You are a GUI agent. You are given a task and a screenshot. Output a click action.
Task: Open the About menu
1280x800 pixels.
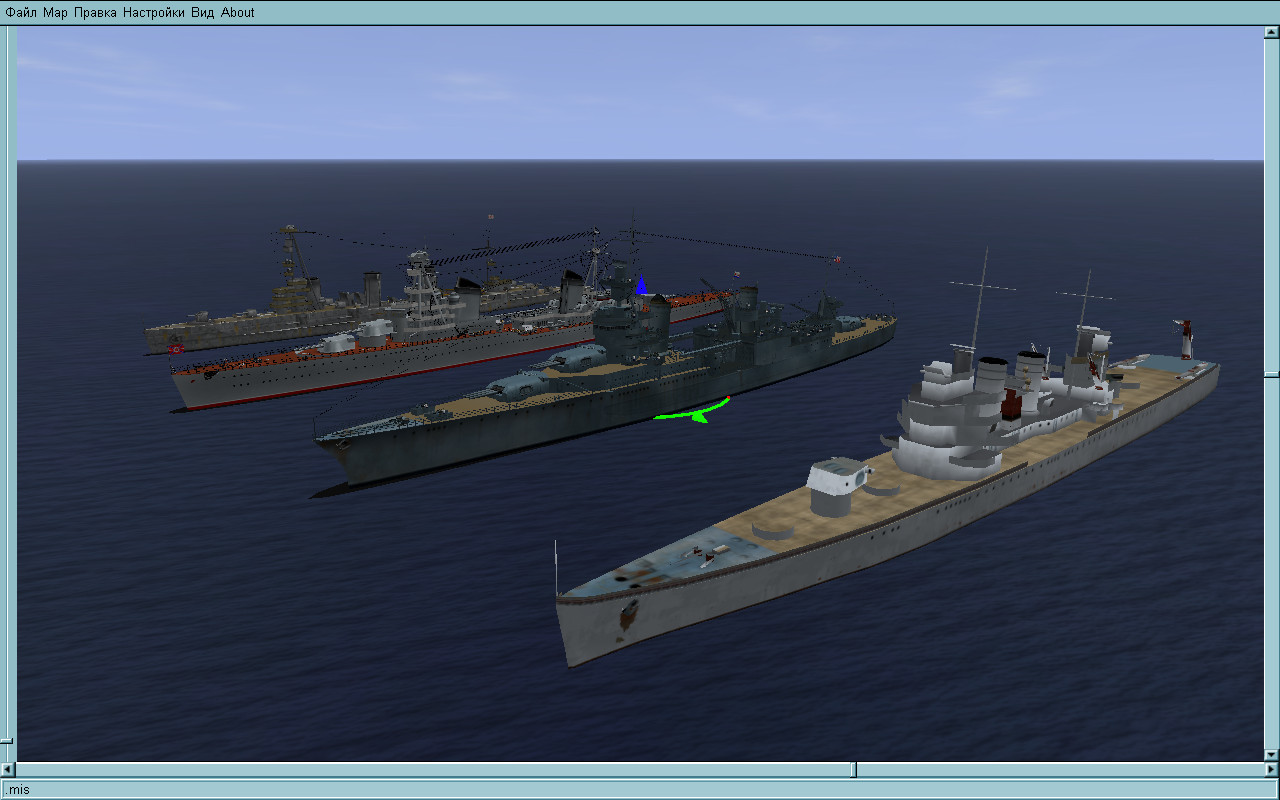click(238, 12)
